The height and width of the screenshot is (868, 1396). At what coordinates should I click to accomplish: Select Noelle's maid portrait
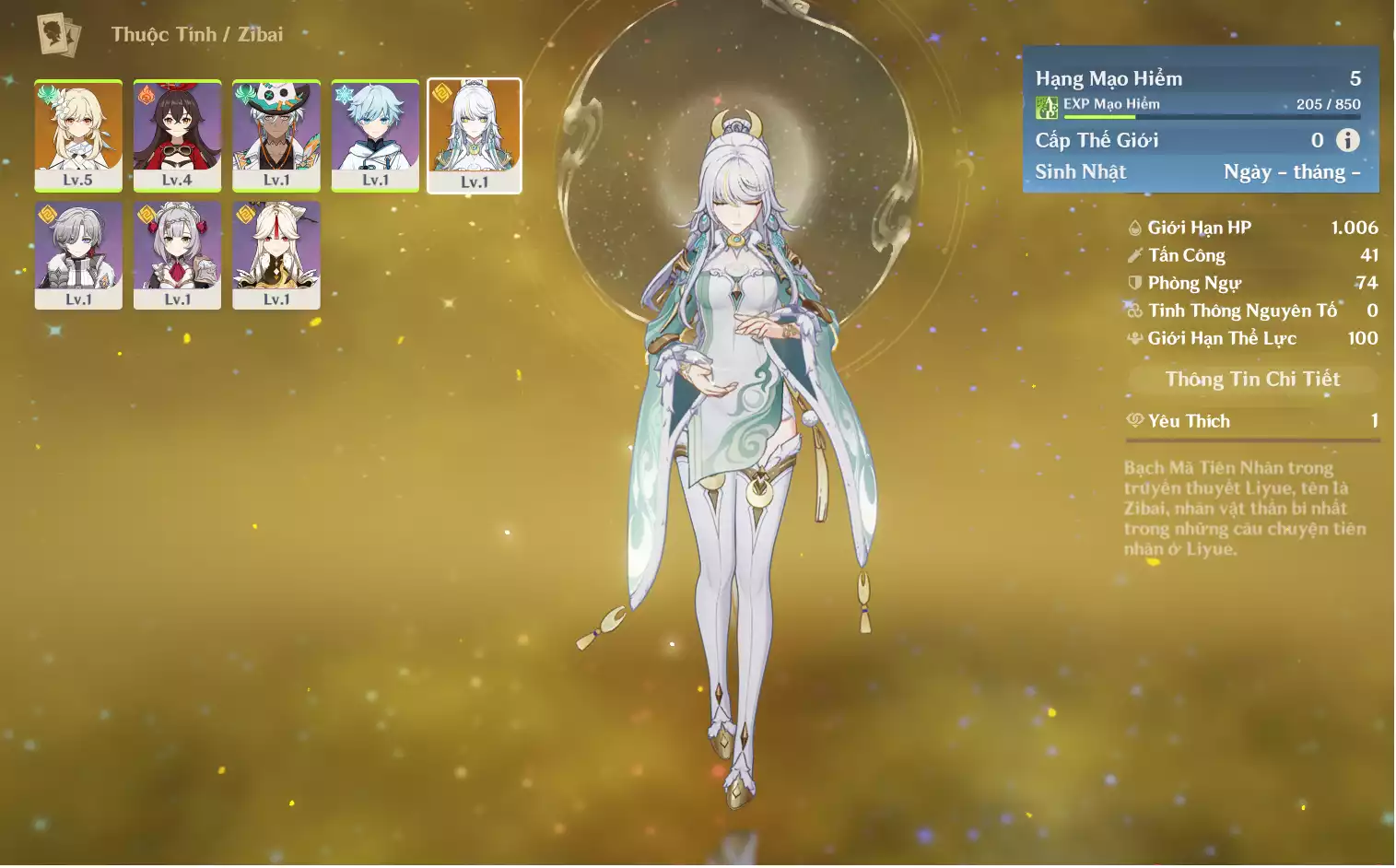coord(177,255)
